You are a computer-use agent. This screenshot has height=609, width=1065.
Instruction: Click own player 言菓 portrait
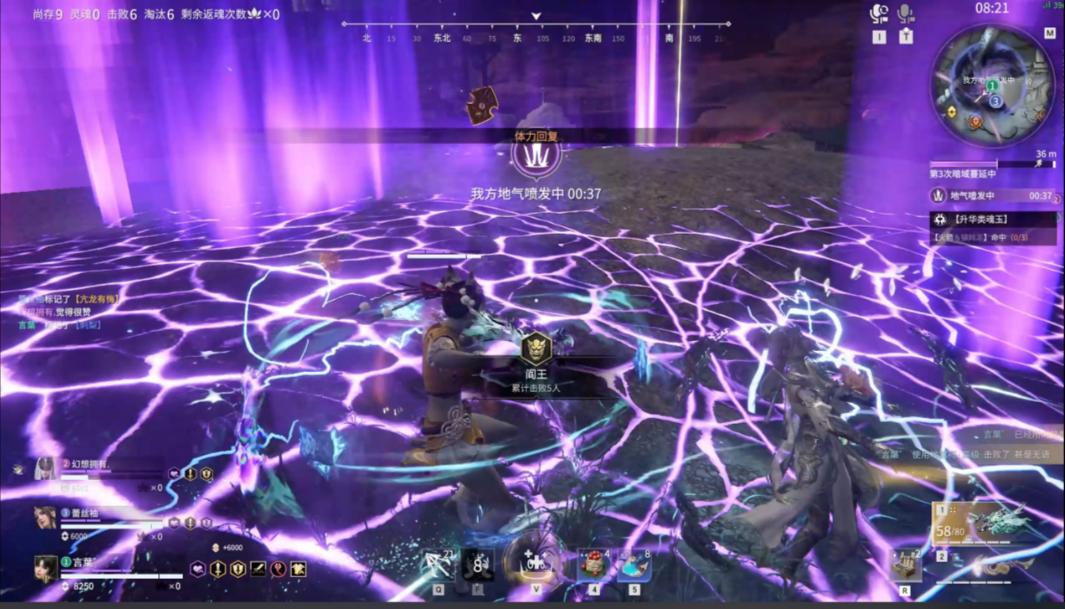point(45,567)
